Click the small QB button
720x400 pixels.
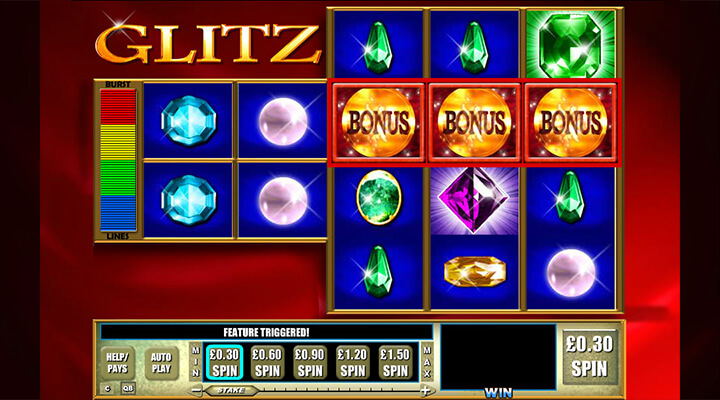click(128, 389)
